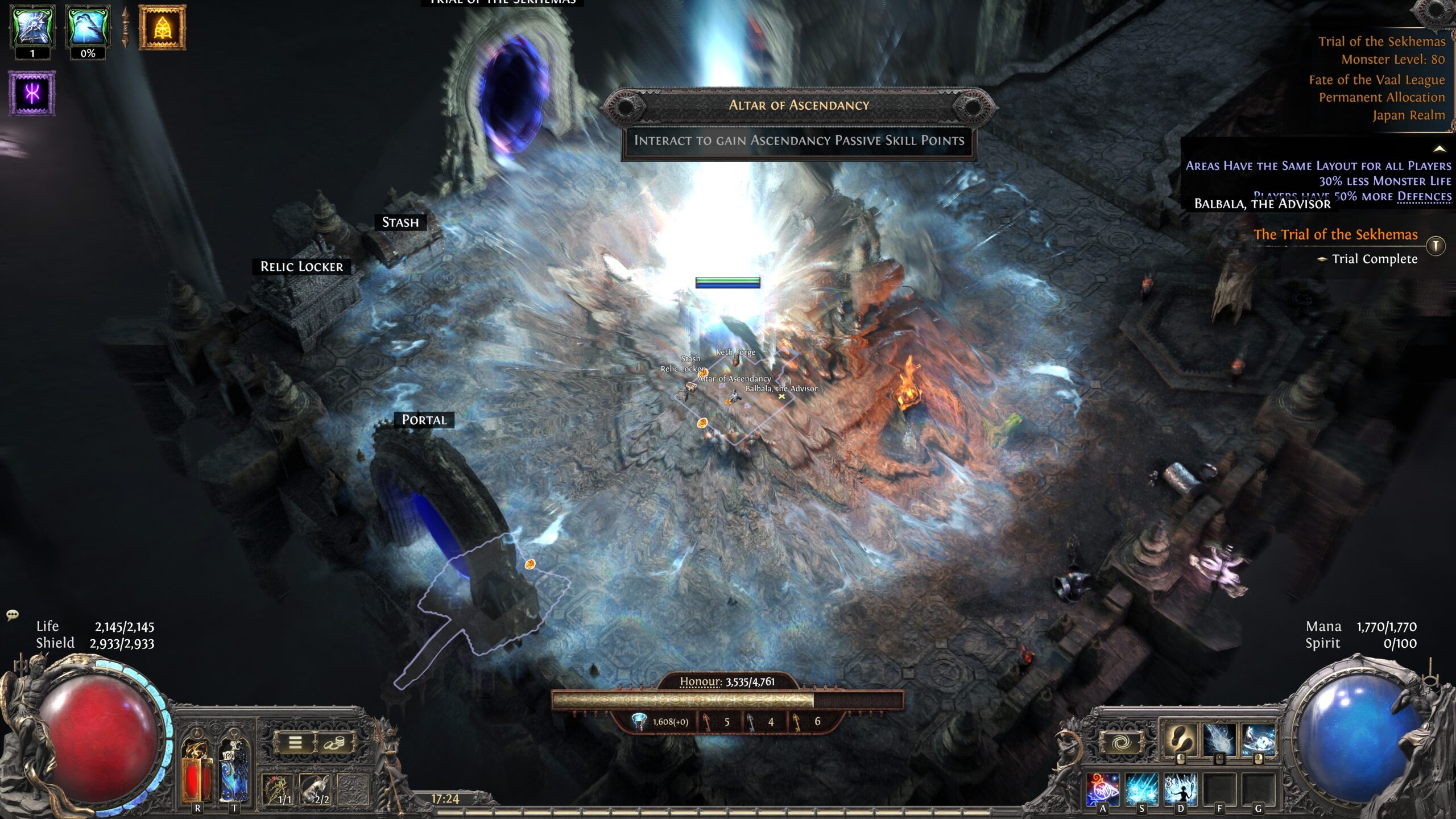
Task: Activate the glowing rune skill bound to A
Action: (1103, 789)
